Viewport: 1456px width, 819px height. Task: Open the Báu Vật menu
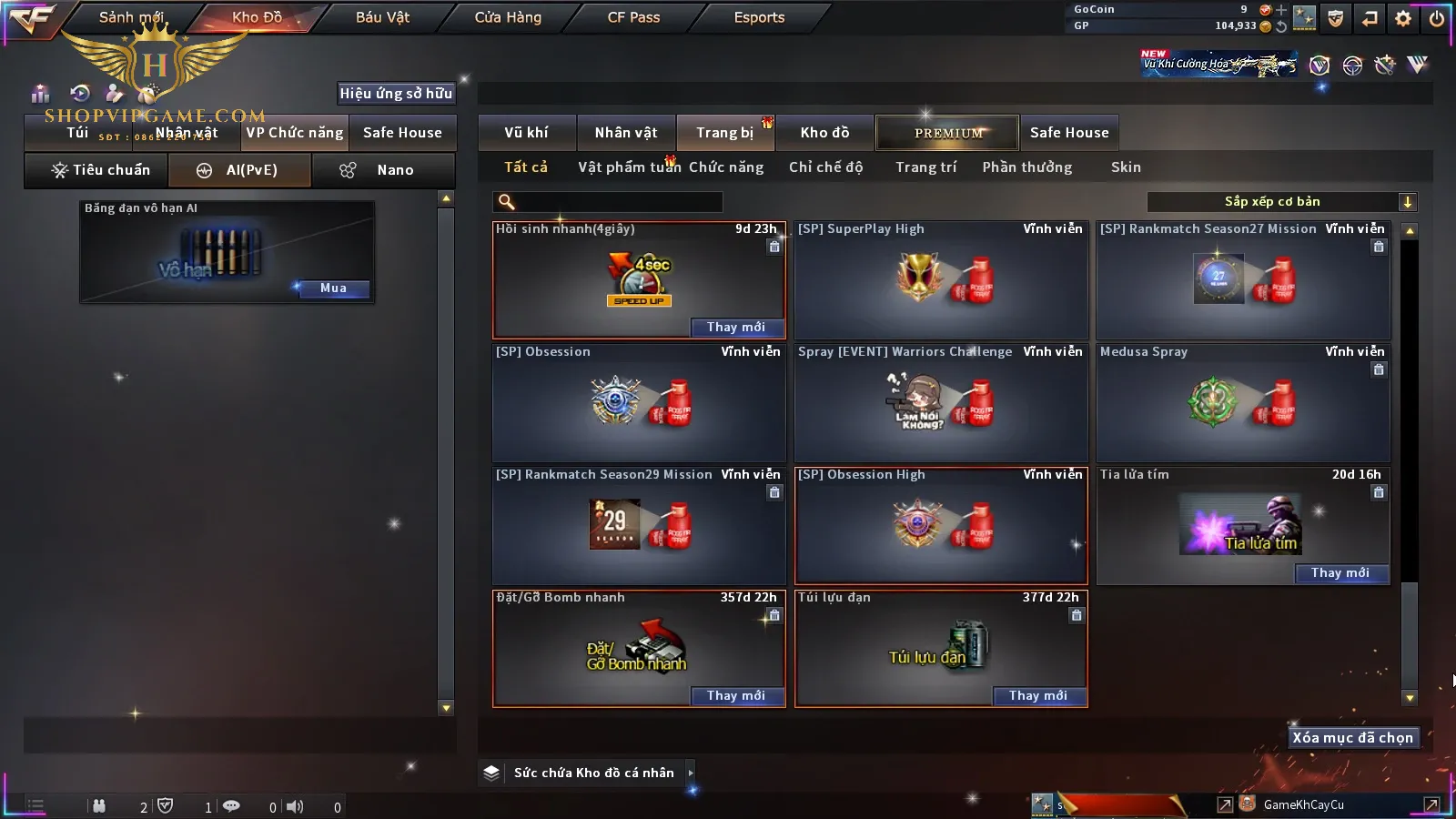click(382, 17)
